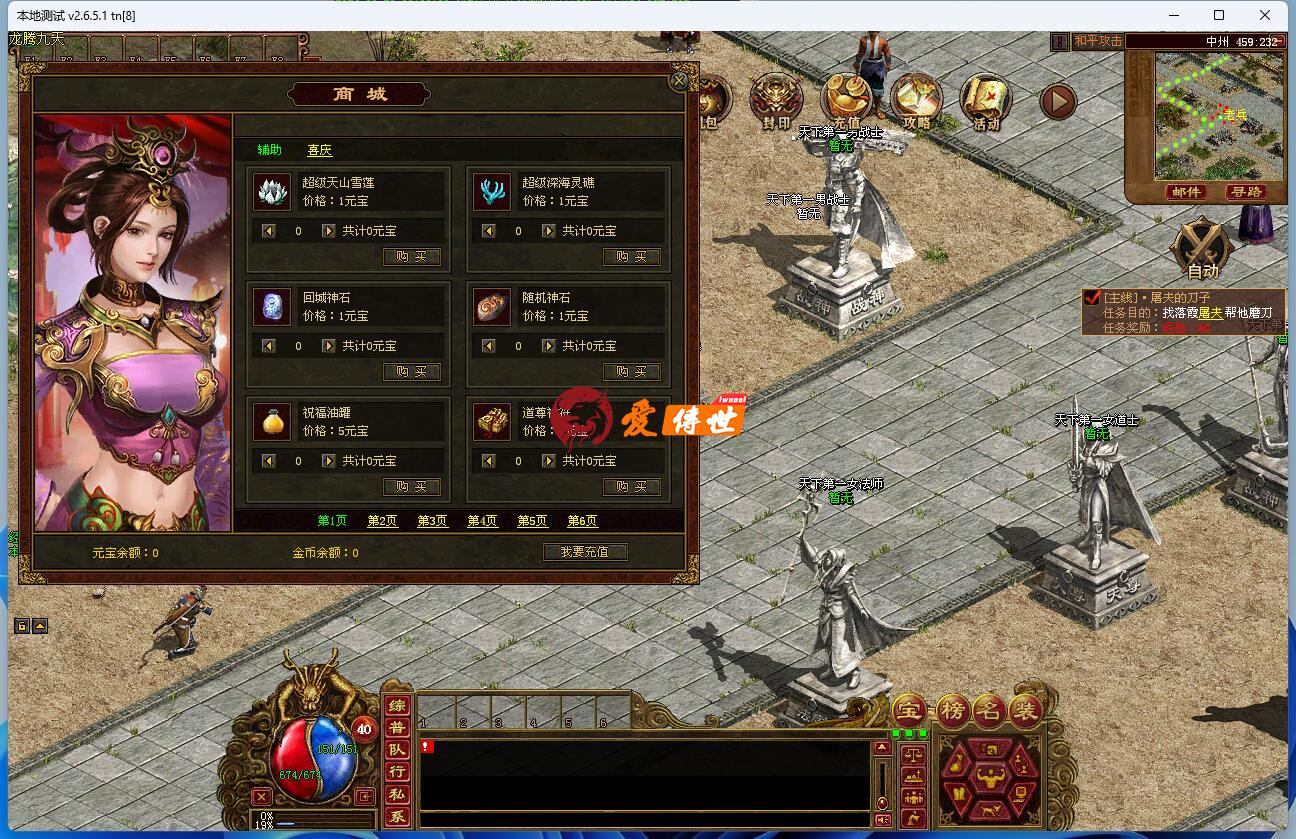Click the 寻路 pathfinding button
Screen dimensions: 1296x839
[1248, 192]
